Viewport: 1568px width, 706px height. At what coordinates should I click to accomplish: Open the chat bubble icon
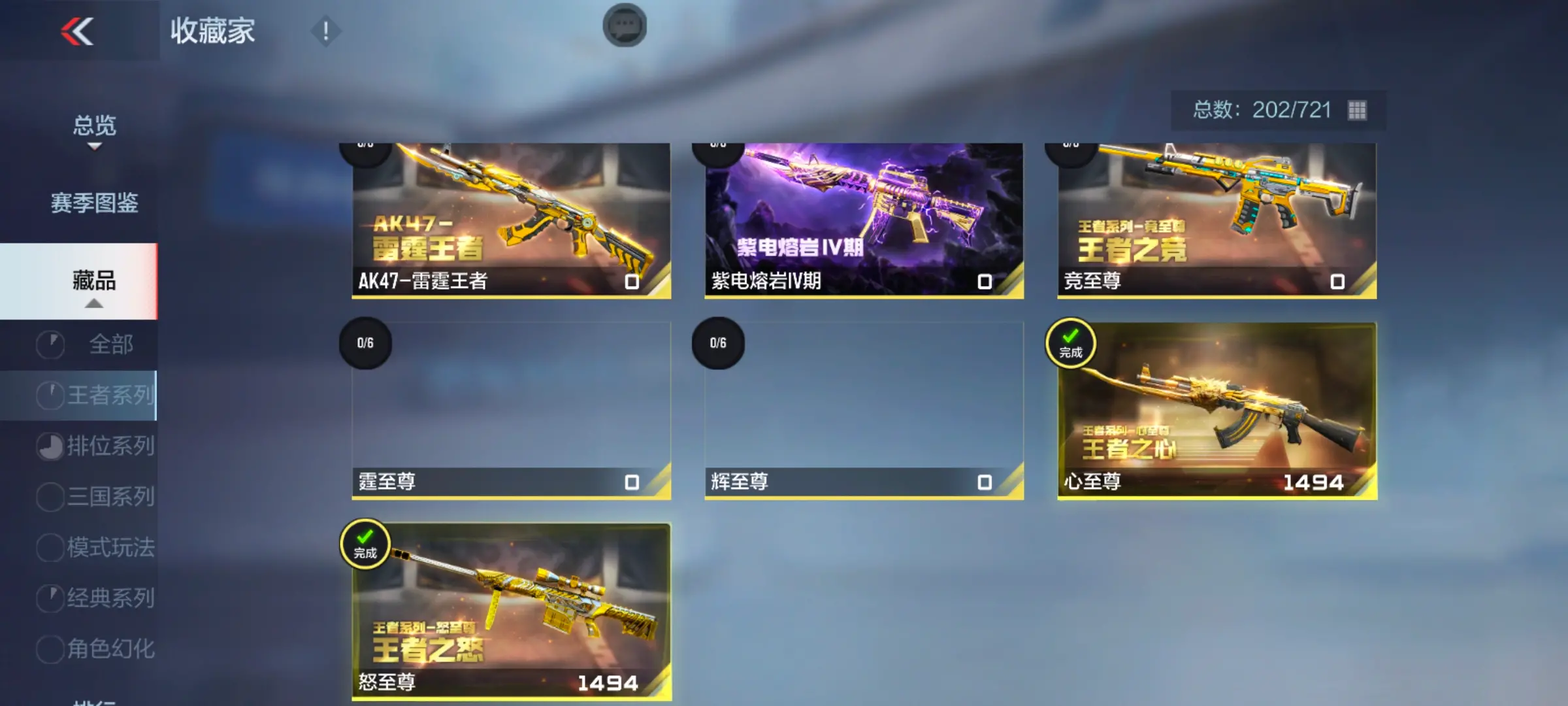click(x=625, y=26)
